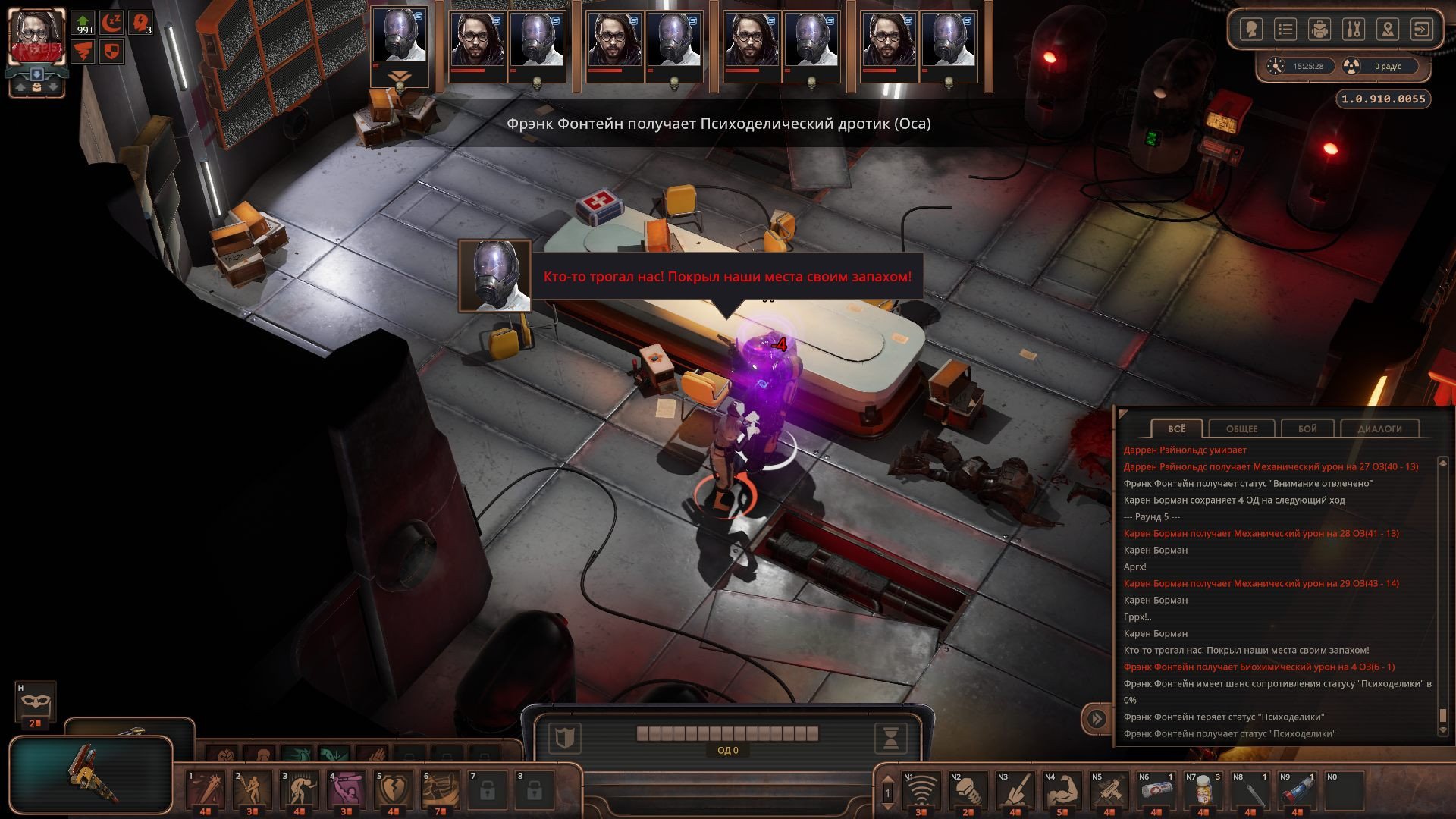Open the map marker screen
Image resolution: width=1456 pixels, height=819 pixels.
1388,30
